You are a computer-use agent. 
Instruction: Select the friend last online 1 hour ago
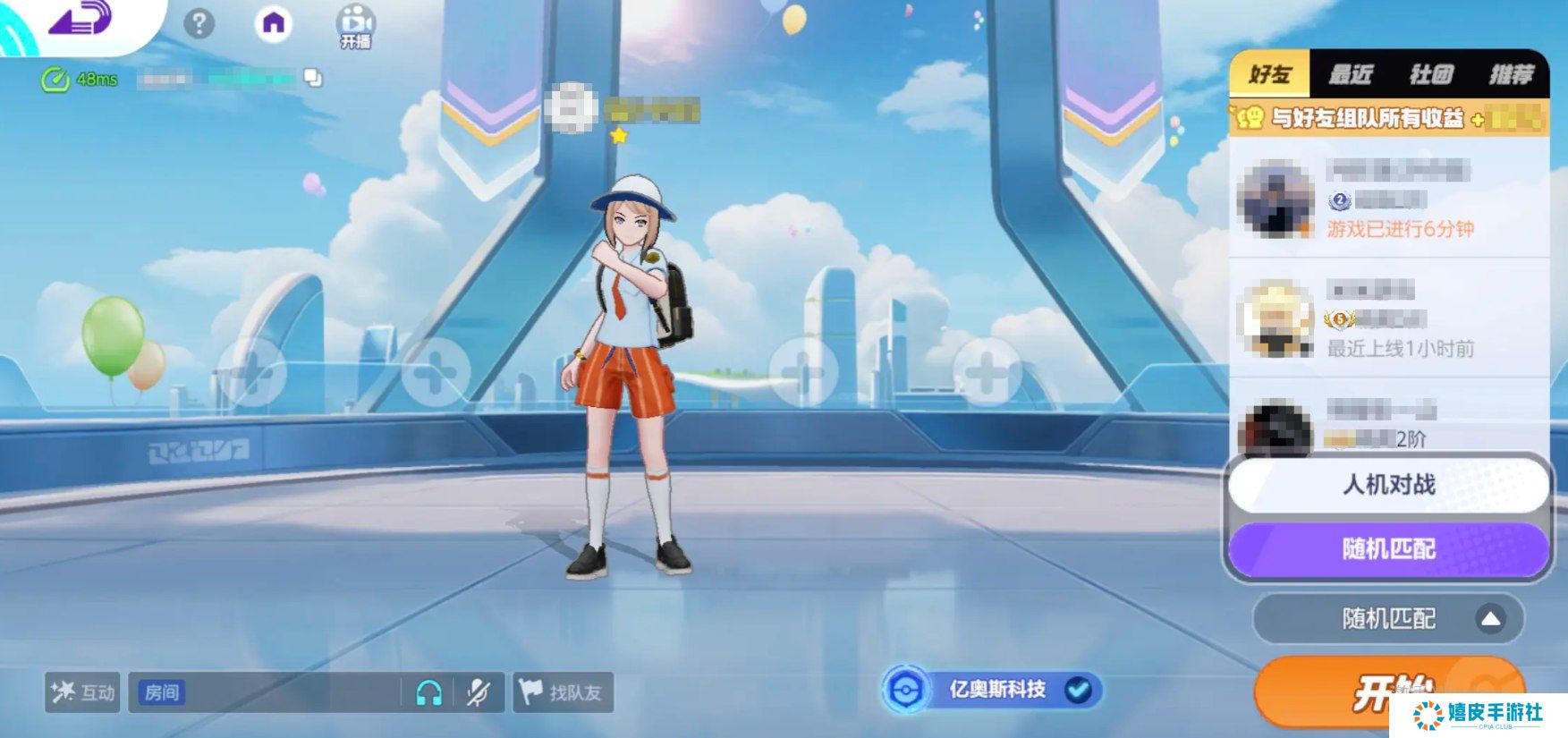(1389, 318)
